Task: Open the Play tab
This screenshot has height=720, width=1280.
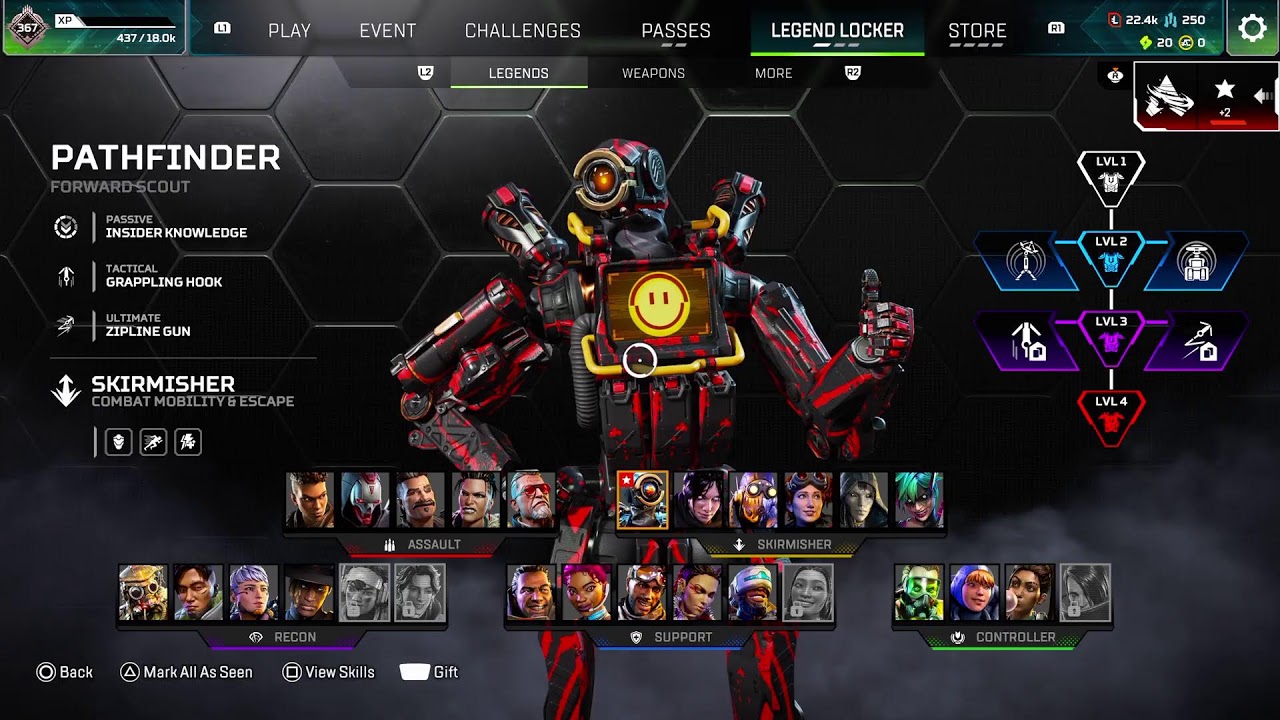Action: tap(289, 30)
